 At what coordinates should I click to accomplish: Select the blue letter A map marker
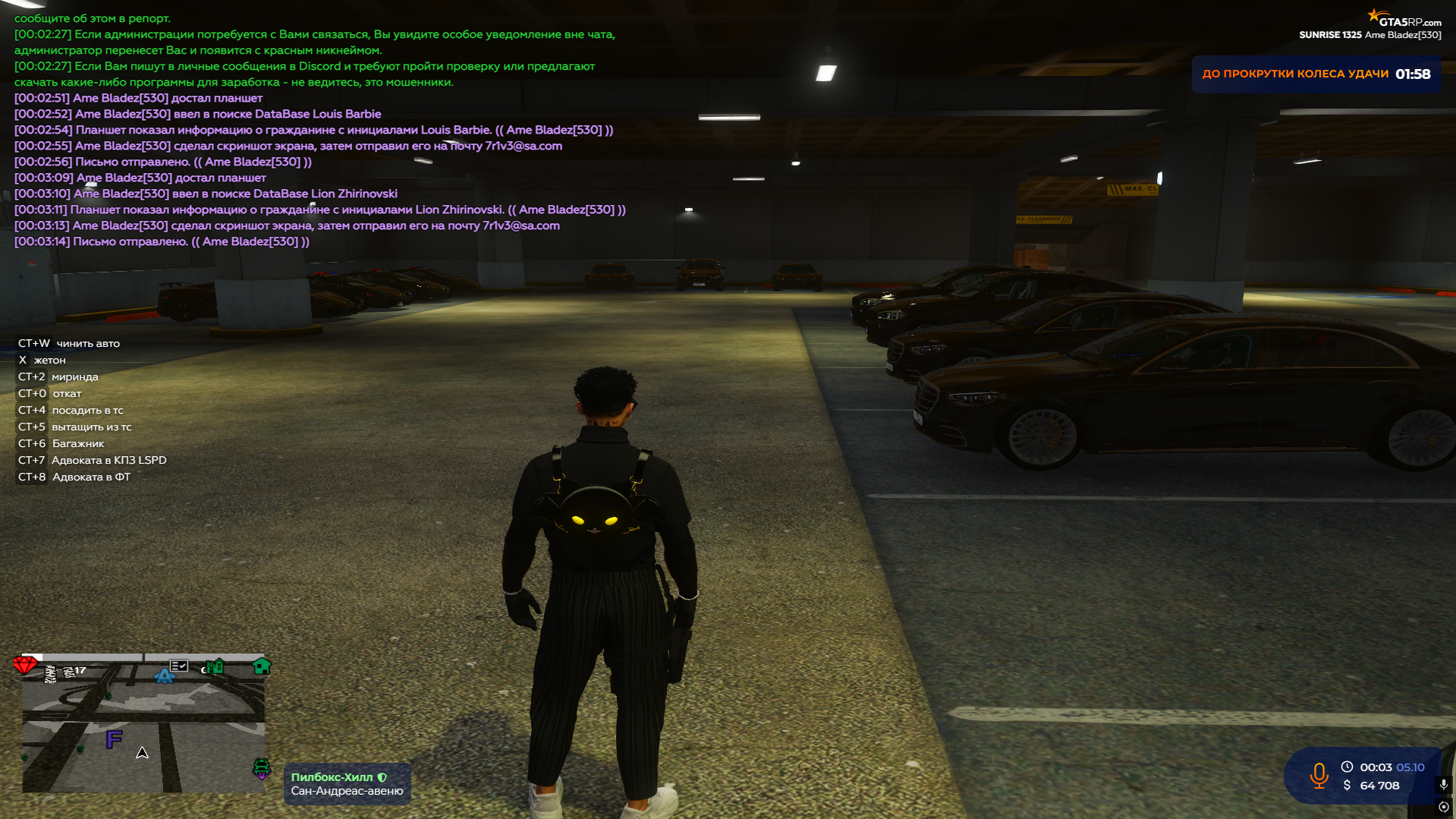164,675
